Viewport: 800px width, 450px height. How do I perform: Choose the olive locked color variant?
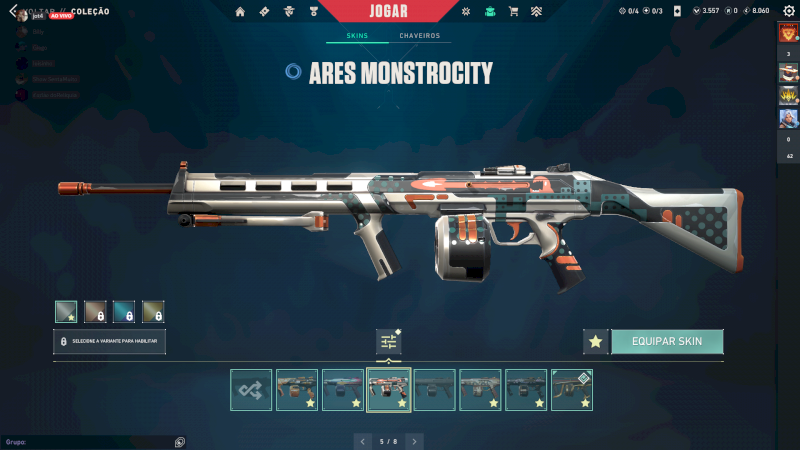click(x=153, y=312)
